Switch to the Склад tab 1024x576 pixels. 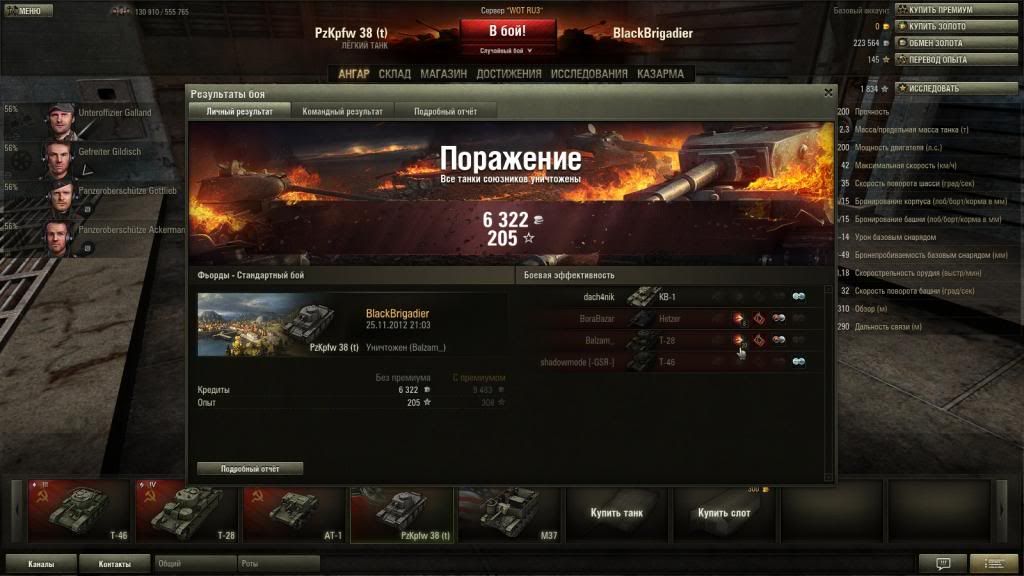(x=394, y=74)
